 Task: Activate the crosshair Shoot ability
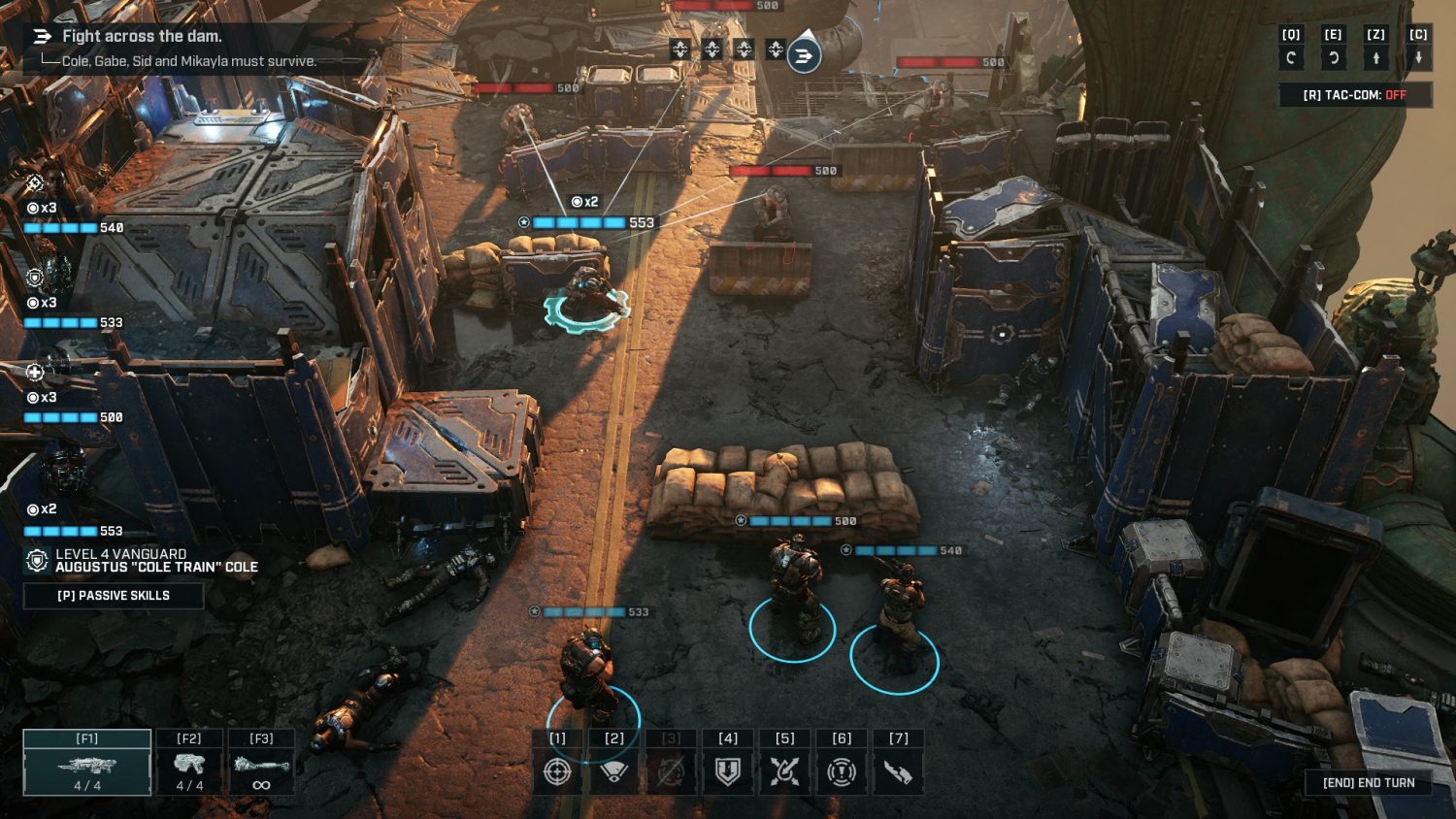[x=557, y=770]
